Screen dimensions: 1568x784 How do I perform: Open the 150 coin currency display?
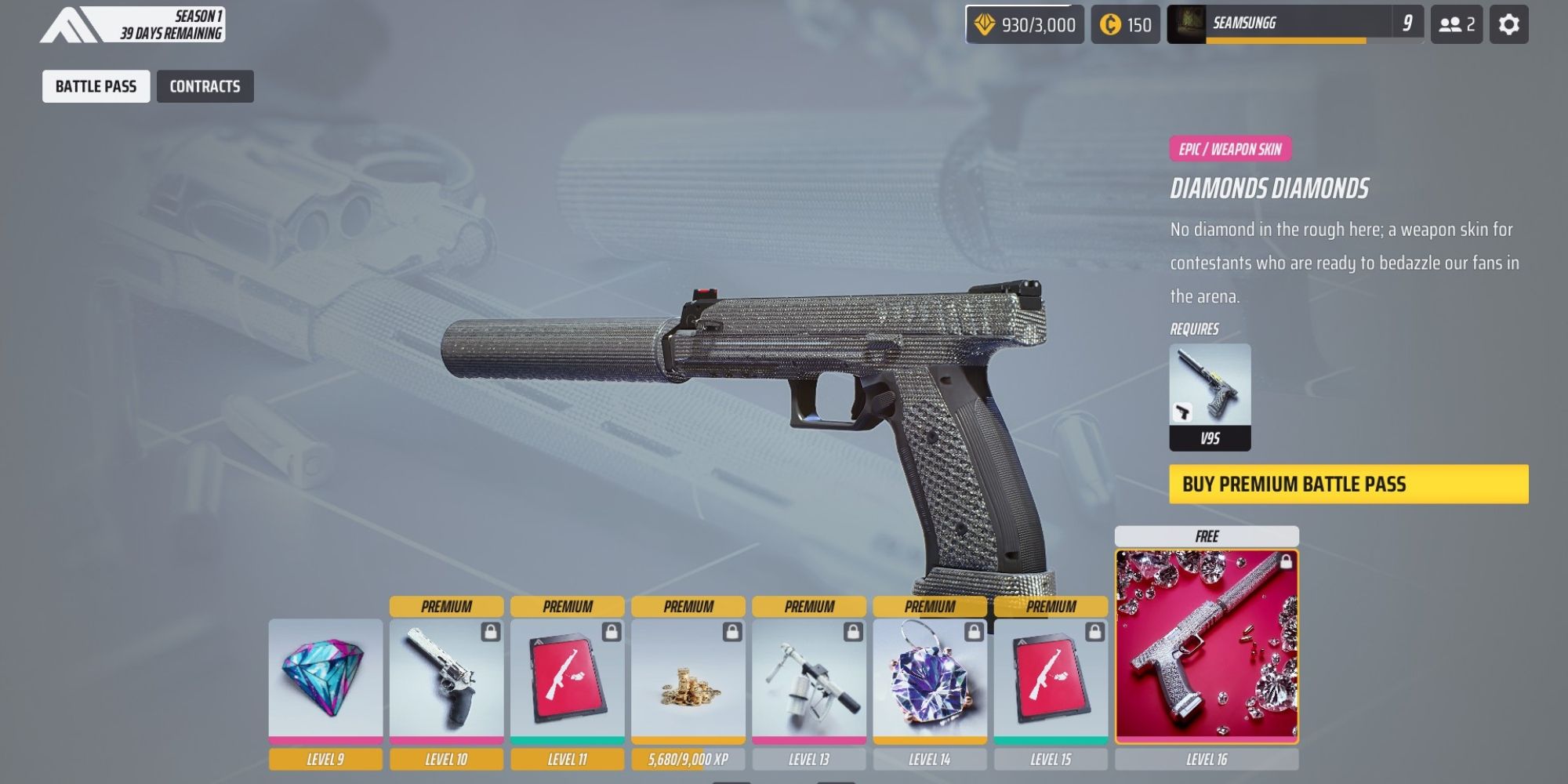coord(1125,24)
